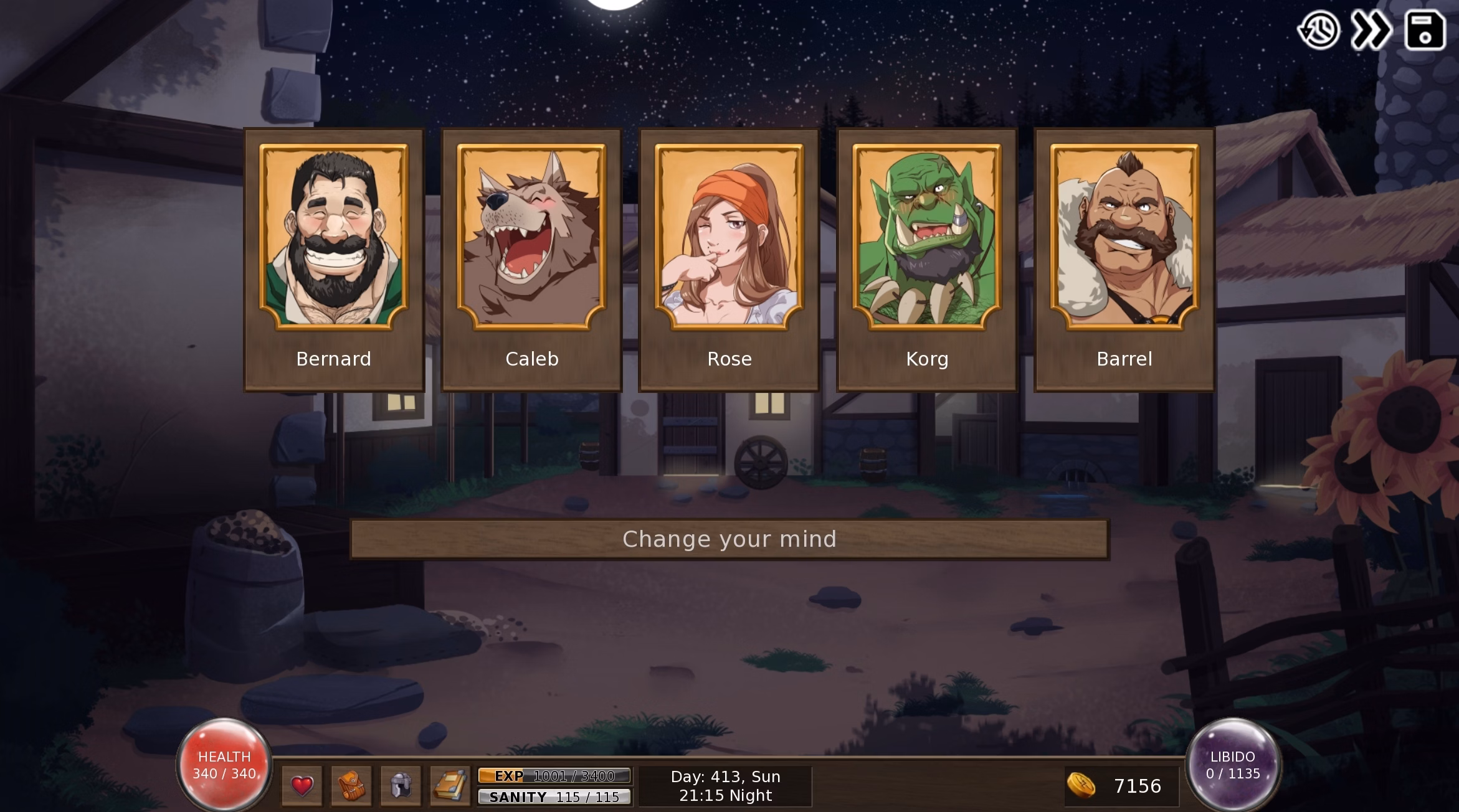Open the helmet equipment icon
This screenshot has width=1459, height=812.
(x=401, y=786)
